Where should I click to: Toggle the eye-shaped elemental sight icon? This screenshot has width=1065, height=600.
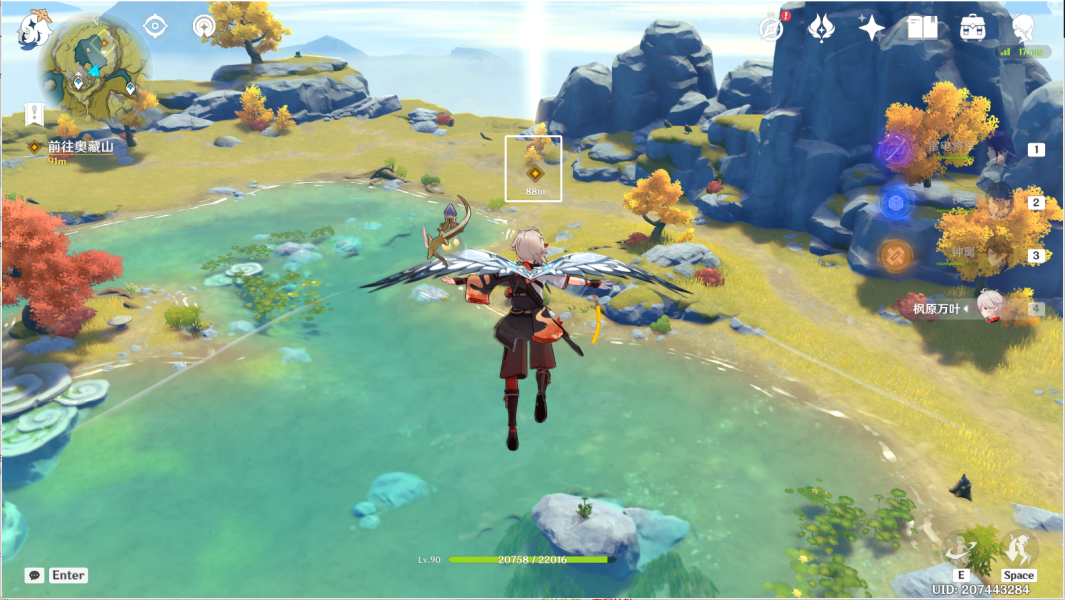(155, 27)
